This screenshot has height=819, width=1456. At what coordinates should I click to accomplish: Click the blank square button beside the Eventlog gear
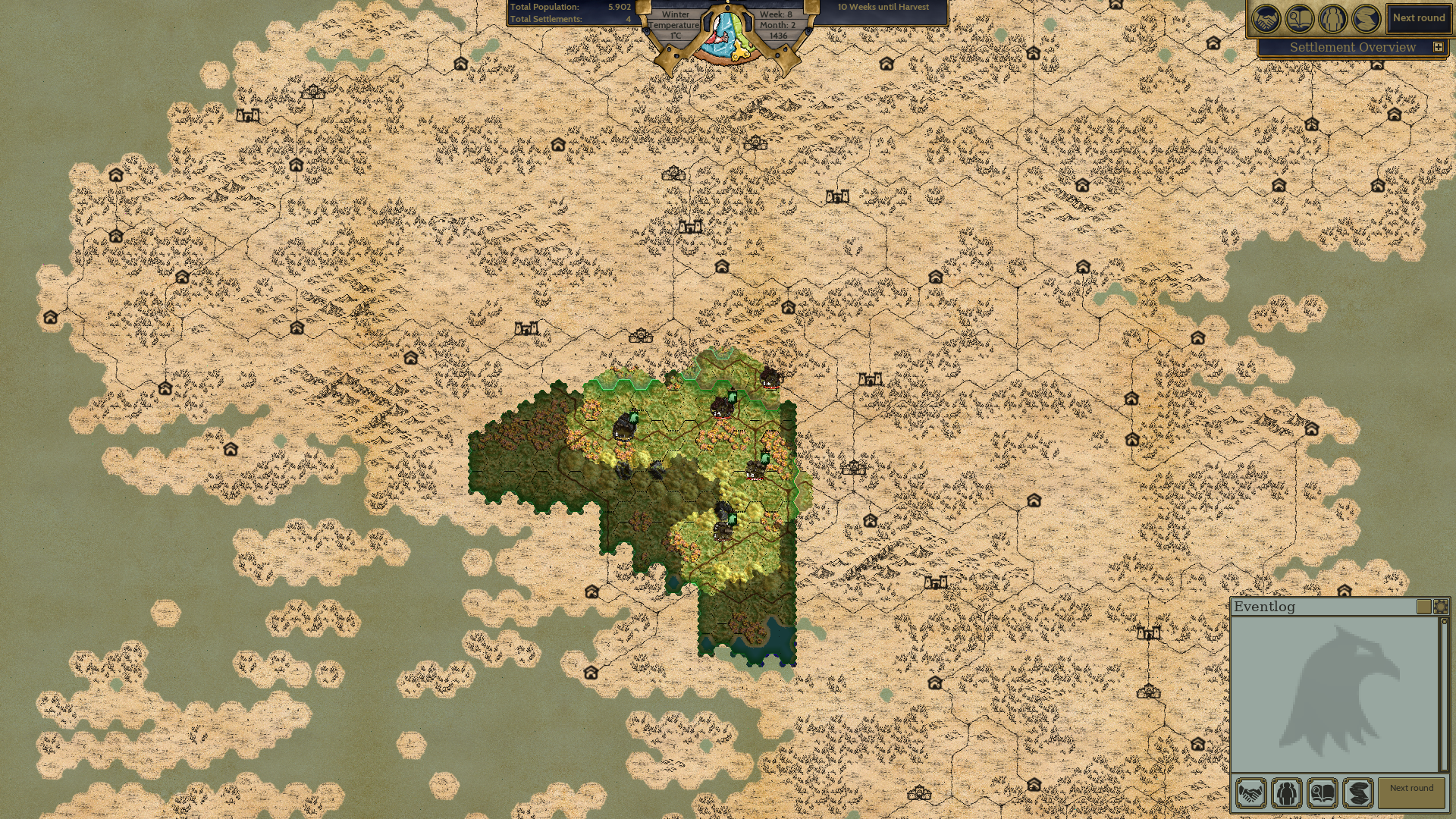coord(1423,607)
